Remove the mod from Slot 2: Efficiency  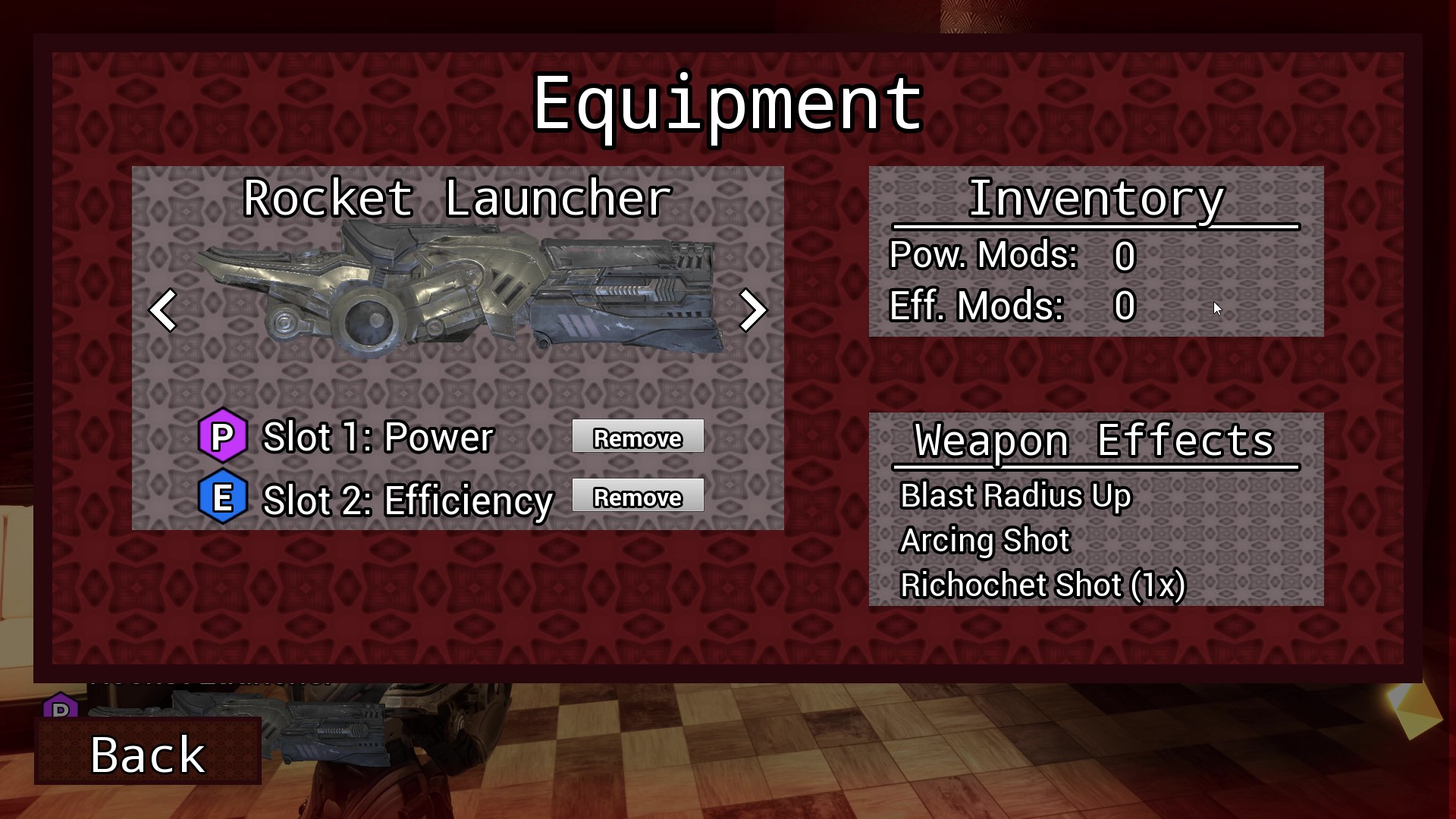point(638,496)
